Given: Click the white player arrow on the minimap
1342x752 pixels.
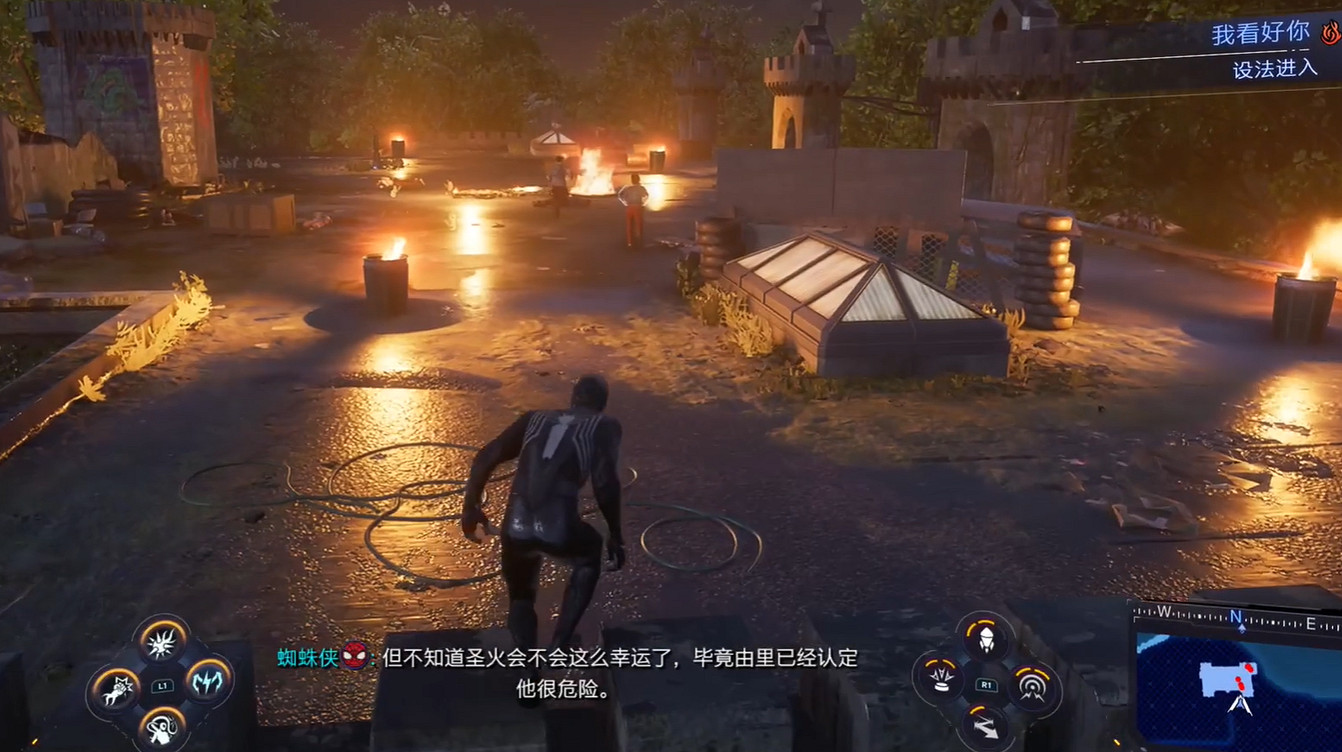Looking at the screenshot, I should (x=1240, y=703).
